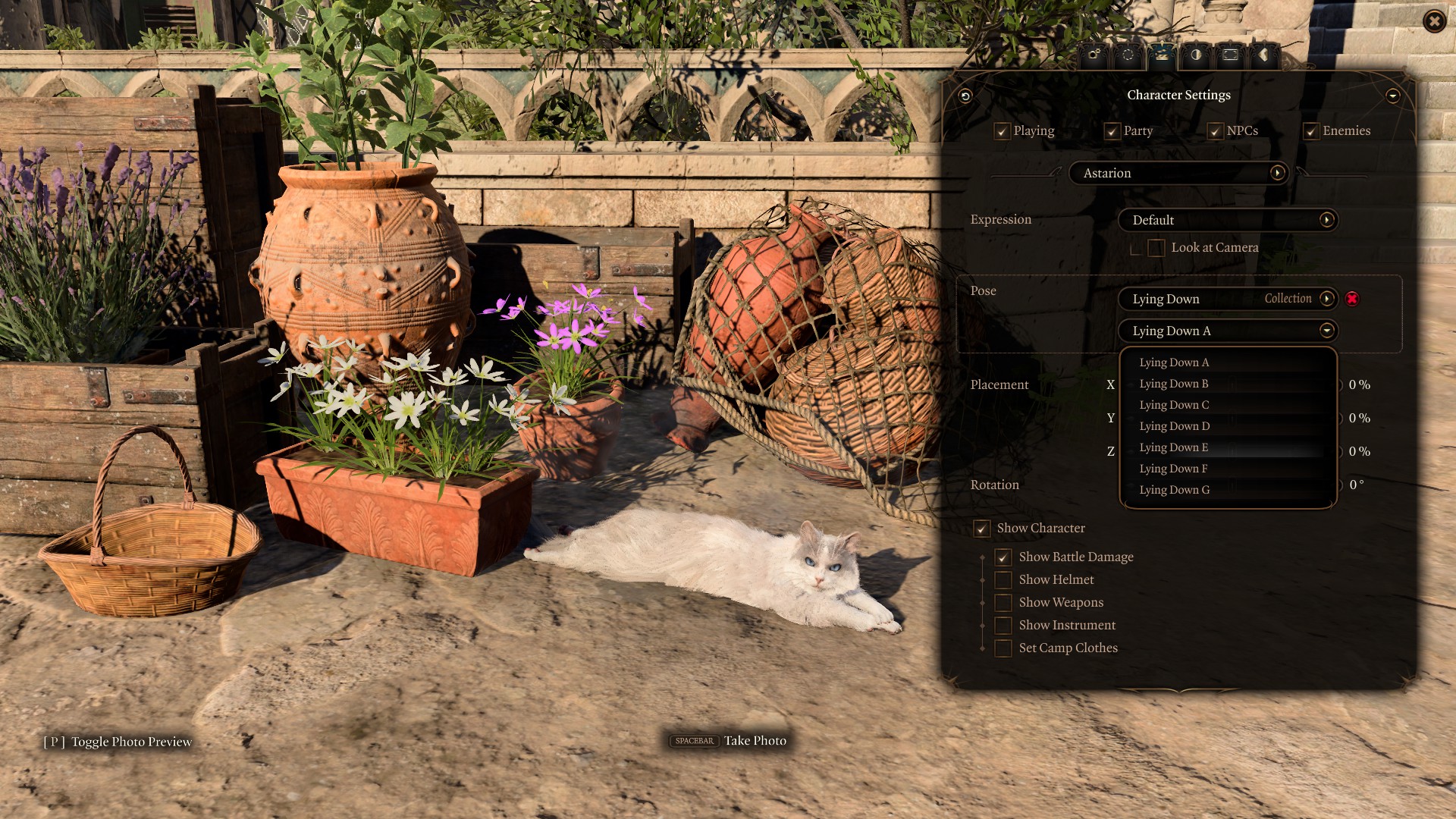The height and width of the screenshot is (819, 1456).
Task: Toggle the Show Character checkbox
Action: [x=982, y=529]
